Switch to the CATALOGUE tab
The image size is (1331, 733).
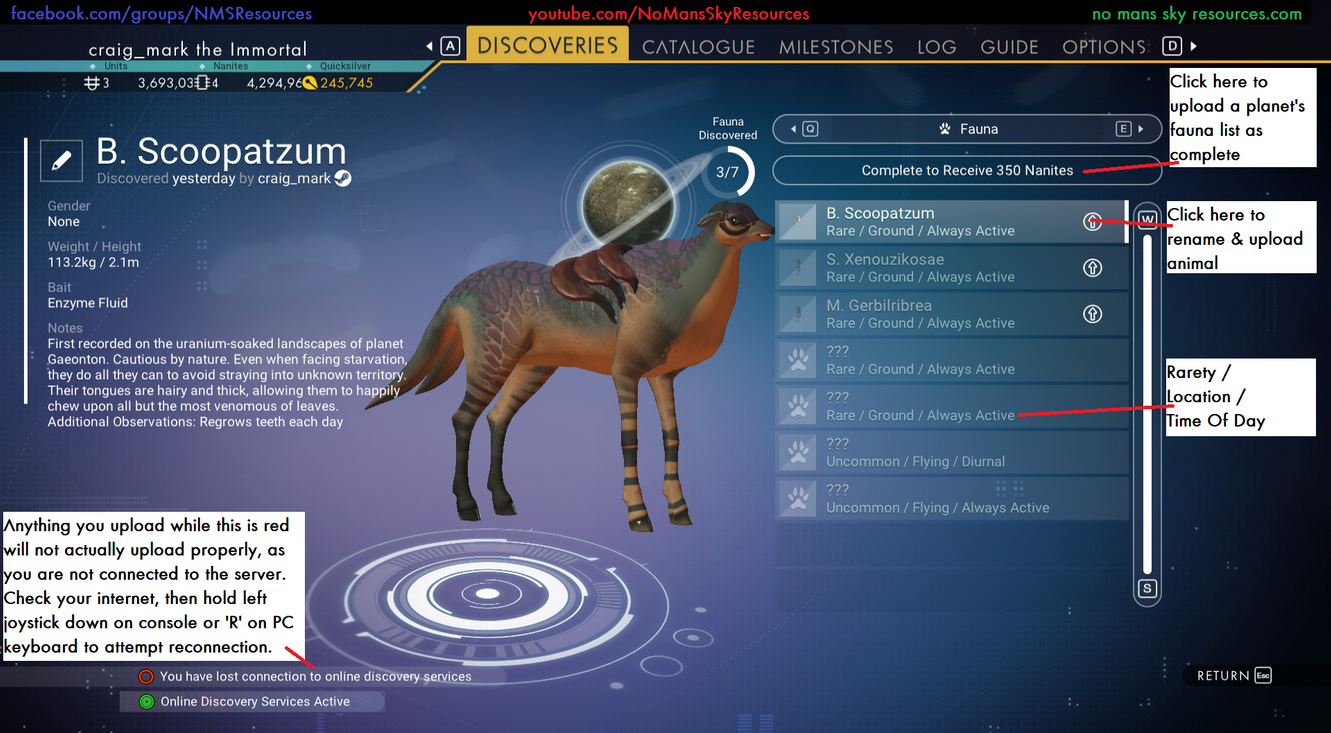(x=698, y=46)
